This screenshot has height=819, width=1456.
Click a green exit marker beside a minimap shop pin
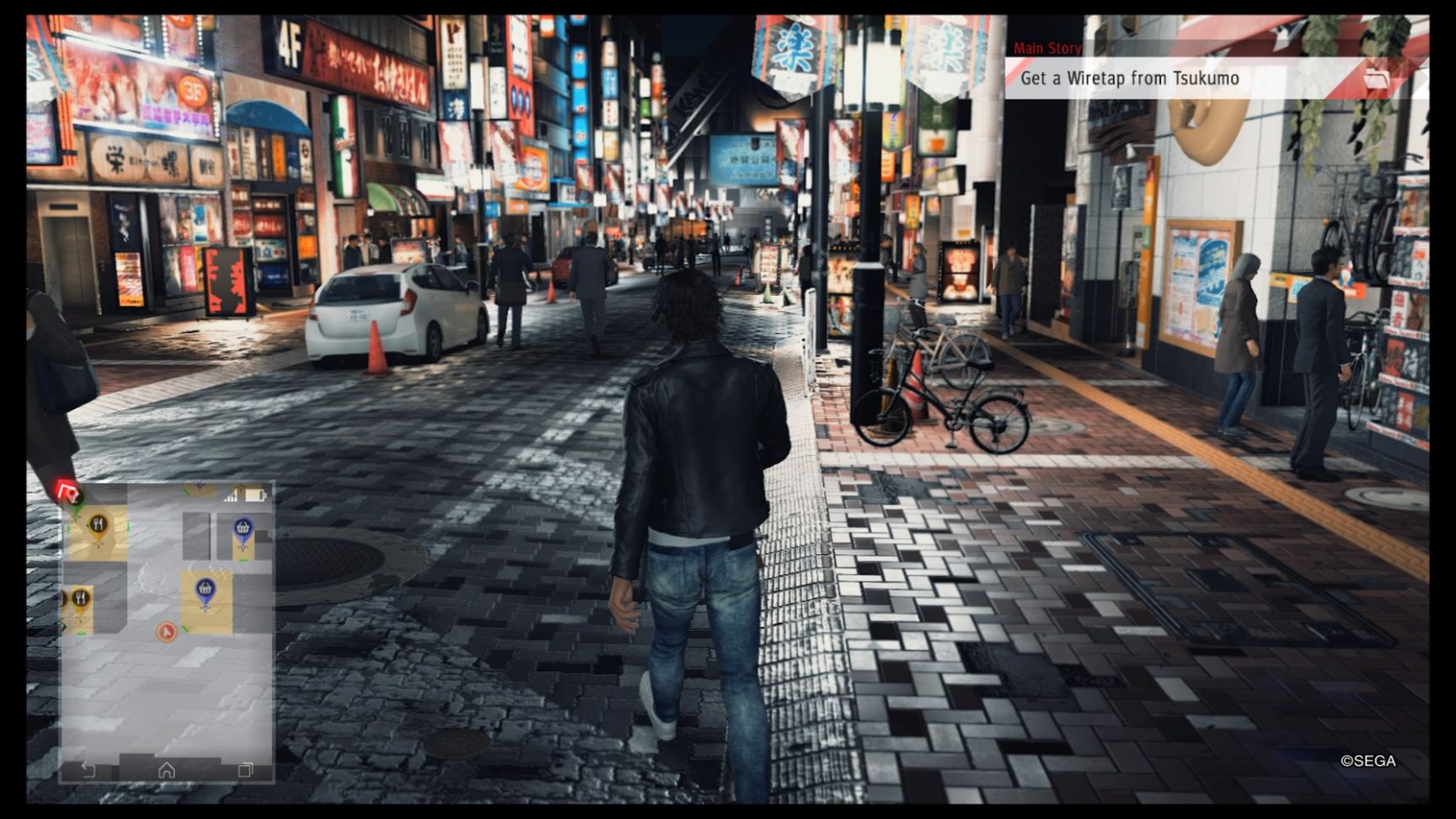[244, 559]
